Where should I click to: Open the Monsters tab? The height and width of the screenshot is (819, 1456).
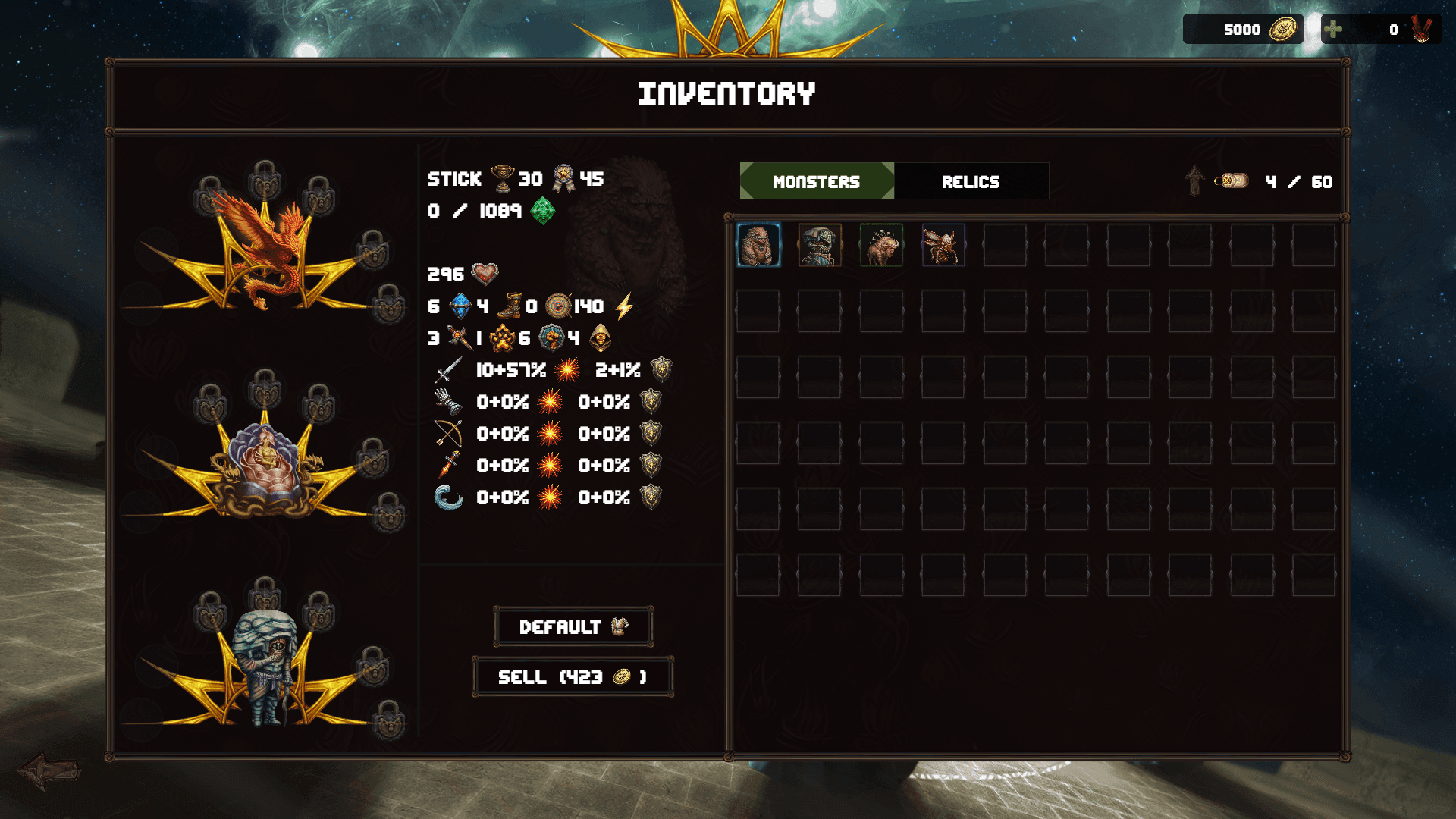[x=815, y=181]
